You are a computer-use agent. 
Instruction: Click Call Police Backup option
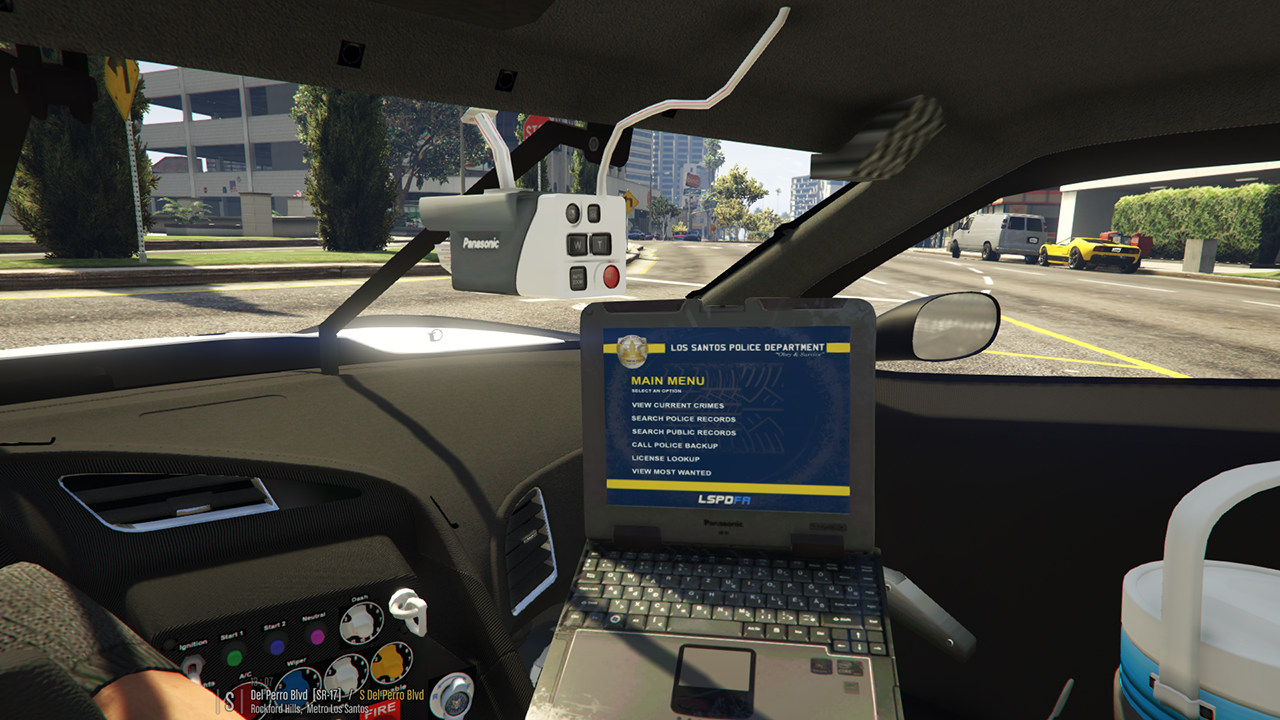click(x=674, y=445)
